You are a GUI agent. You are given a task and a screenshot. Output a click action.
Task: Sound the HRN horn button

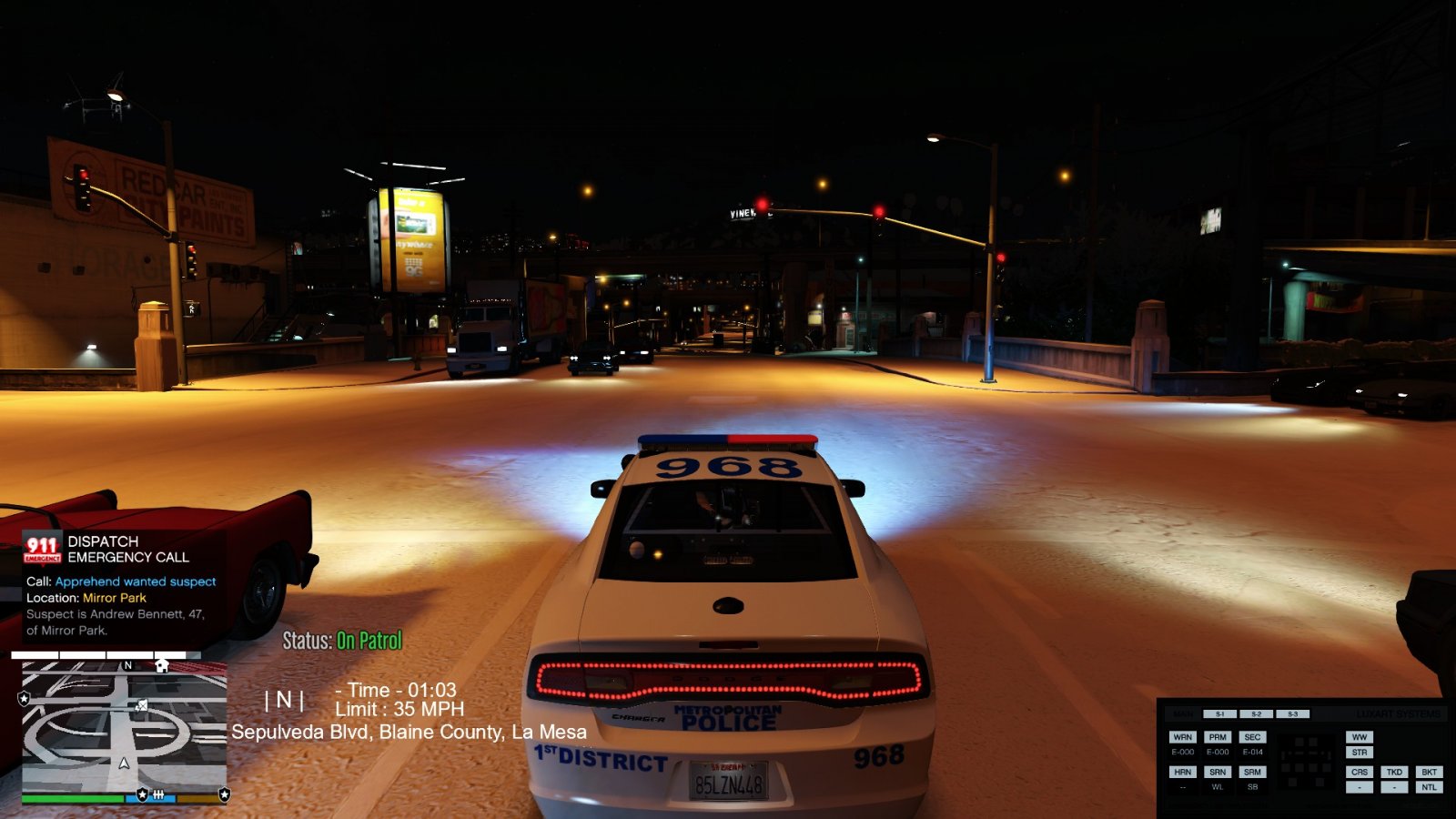pyautogui.click(x=1182, y=772)
